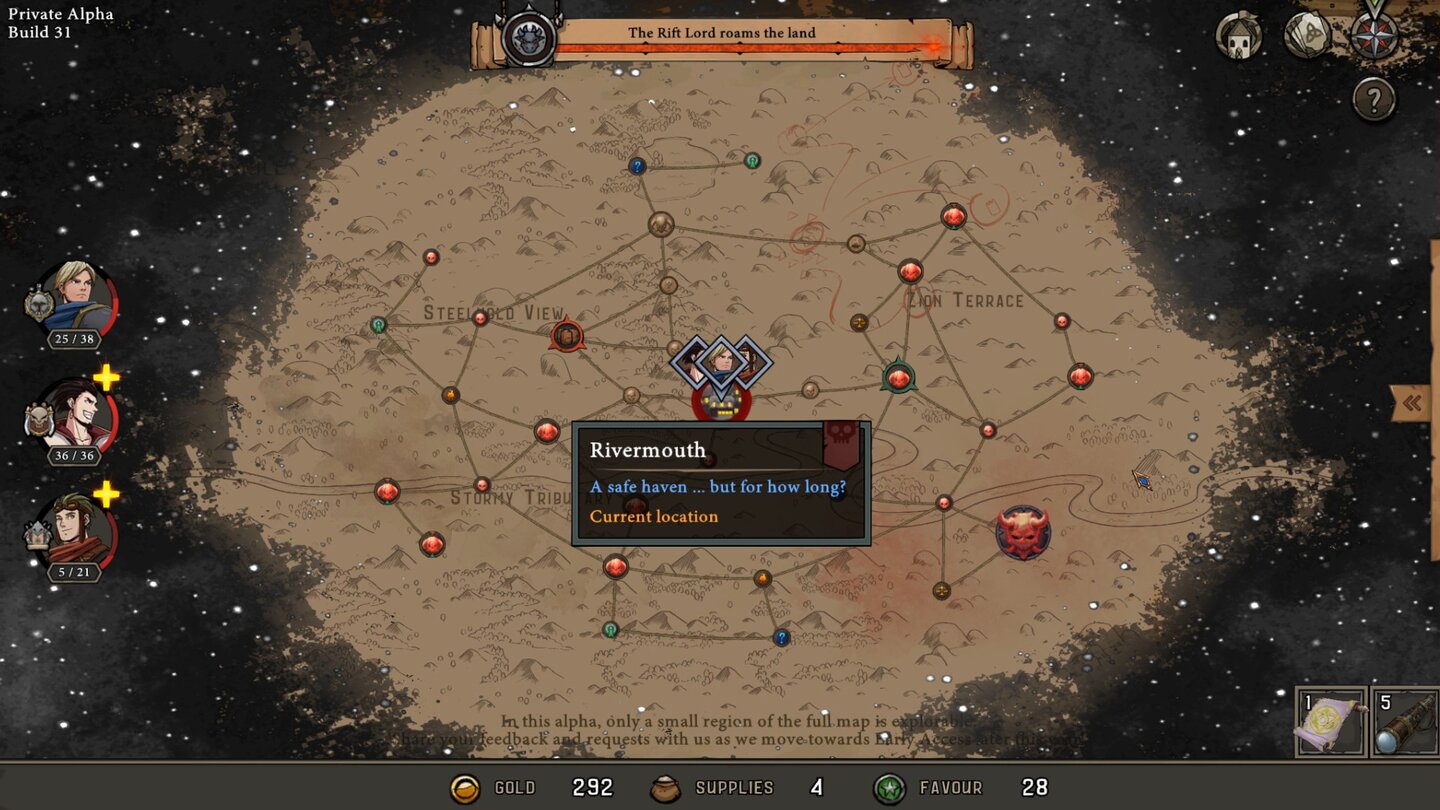The height and width of the screenshot is (810, 1440).
Task: Click the Rift Lord event banner at top
Action: click(722, 33)
